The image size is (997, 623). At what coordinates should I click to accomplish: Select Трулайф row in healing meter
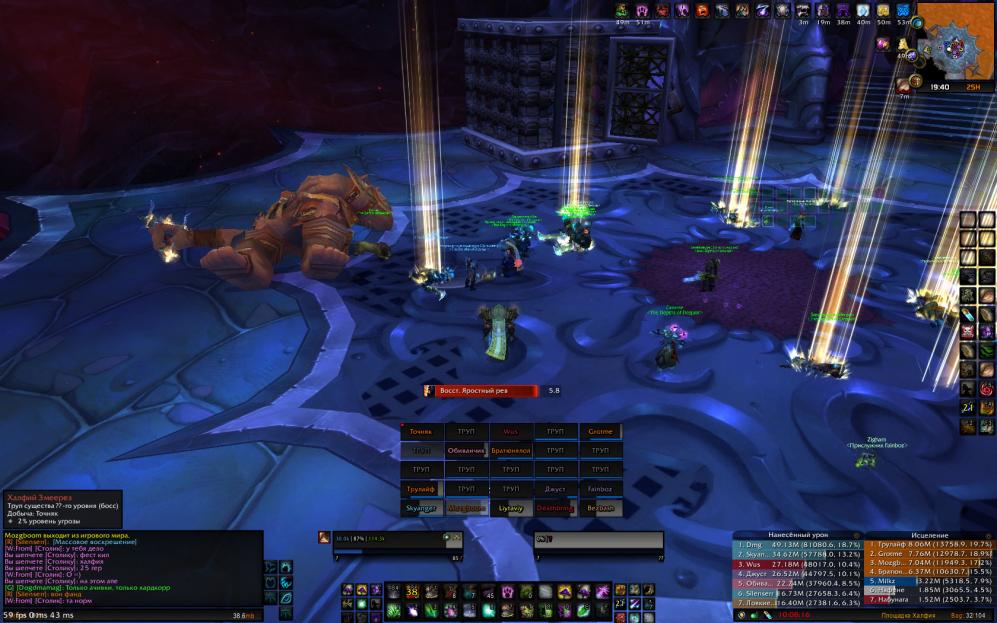tap(930, 545)
